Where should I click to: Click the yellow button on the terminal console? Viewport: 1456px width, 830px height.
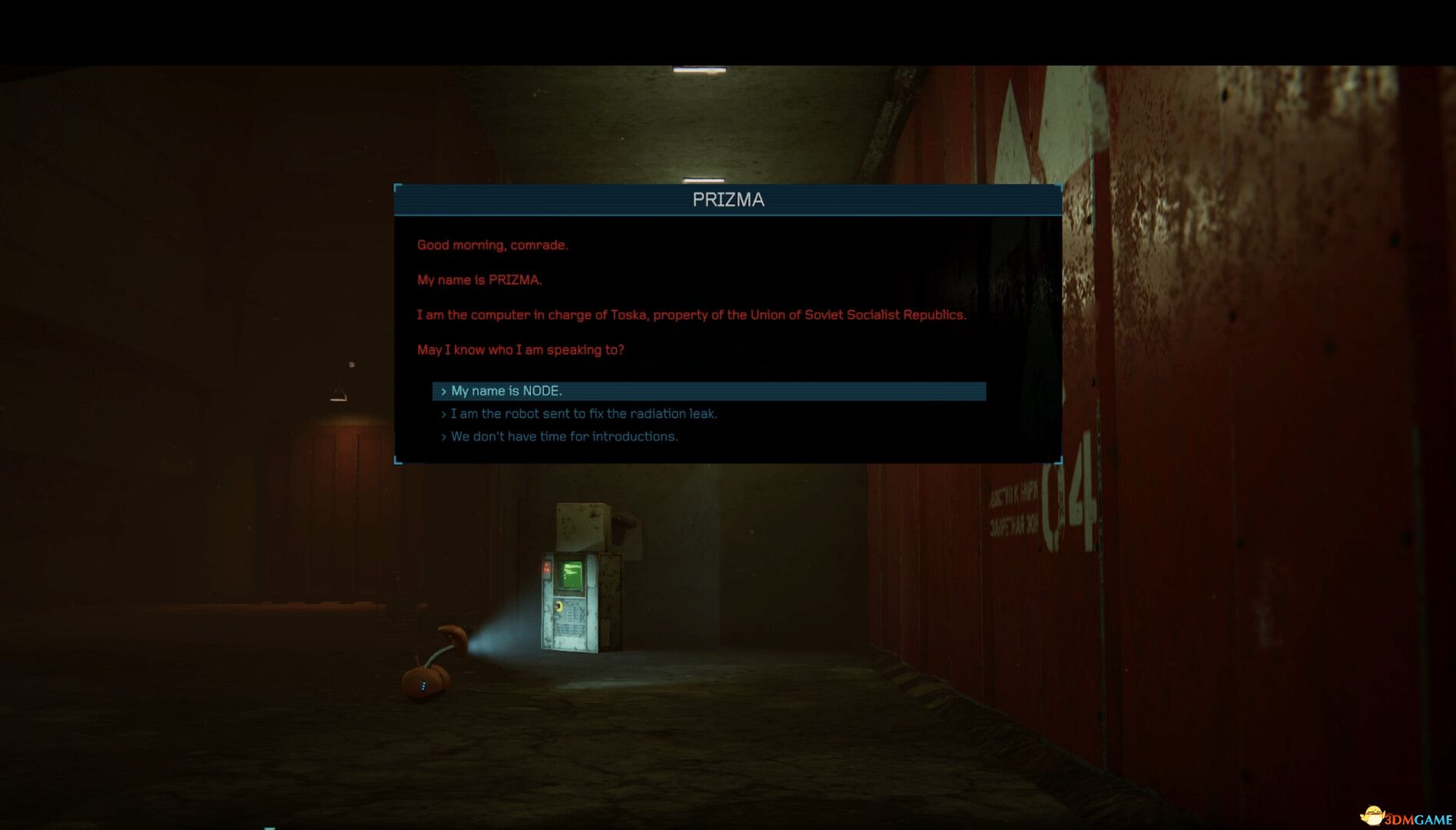559,606
